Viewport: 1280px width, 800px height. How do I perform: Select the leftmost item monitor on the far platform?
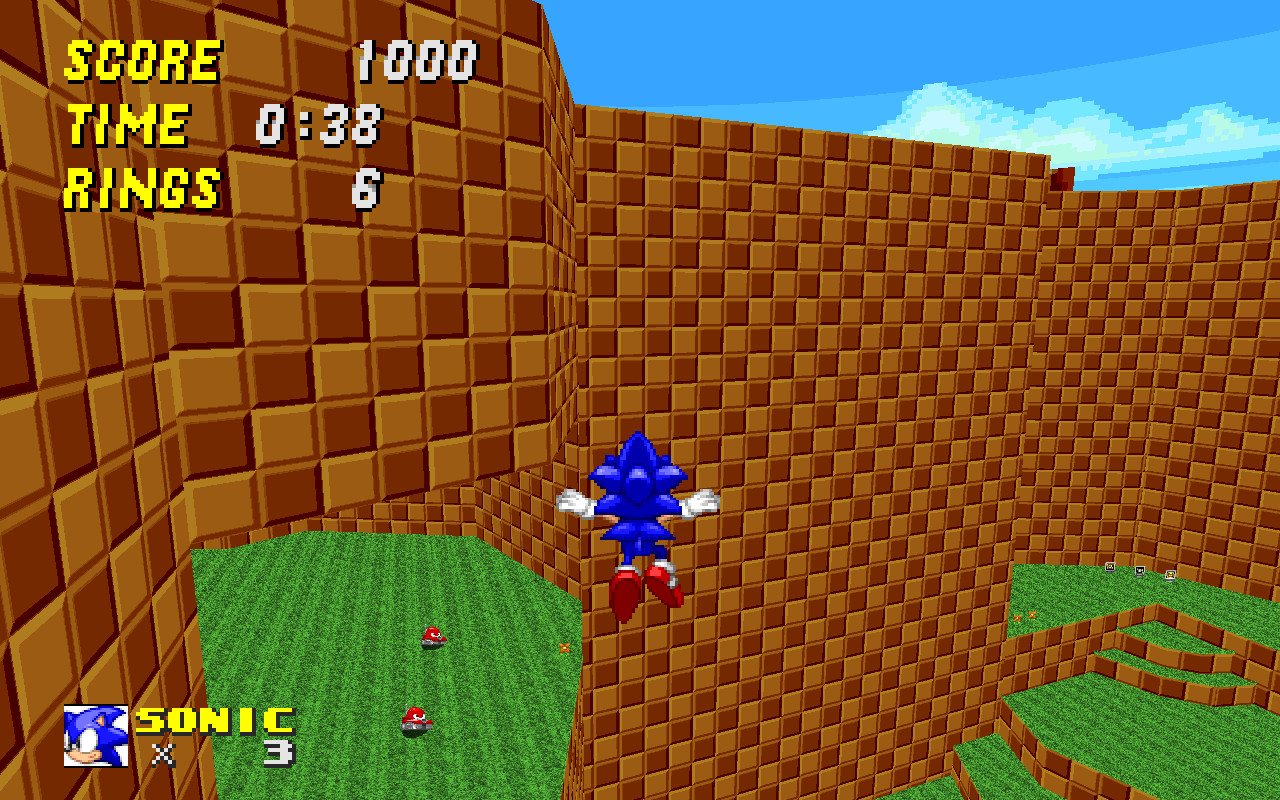tap(1110, 567)
